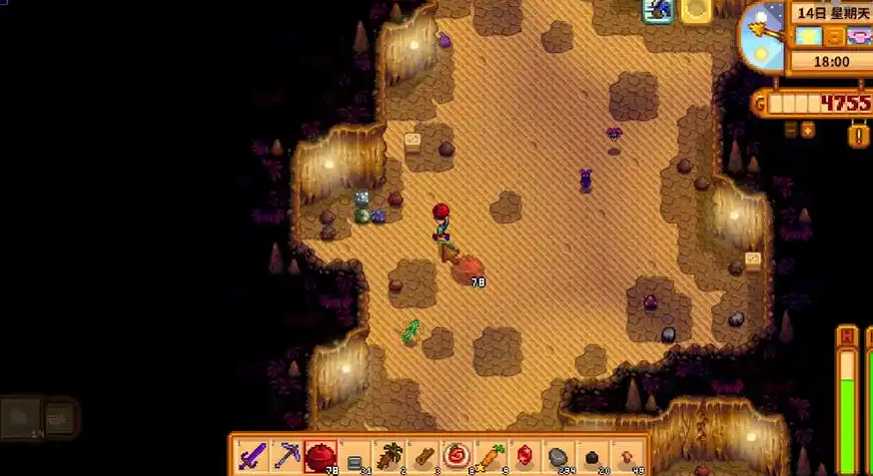Select the carrot item in hotbar
This screenshot has height=476, width=873.
490,457
